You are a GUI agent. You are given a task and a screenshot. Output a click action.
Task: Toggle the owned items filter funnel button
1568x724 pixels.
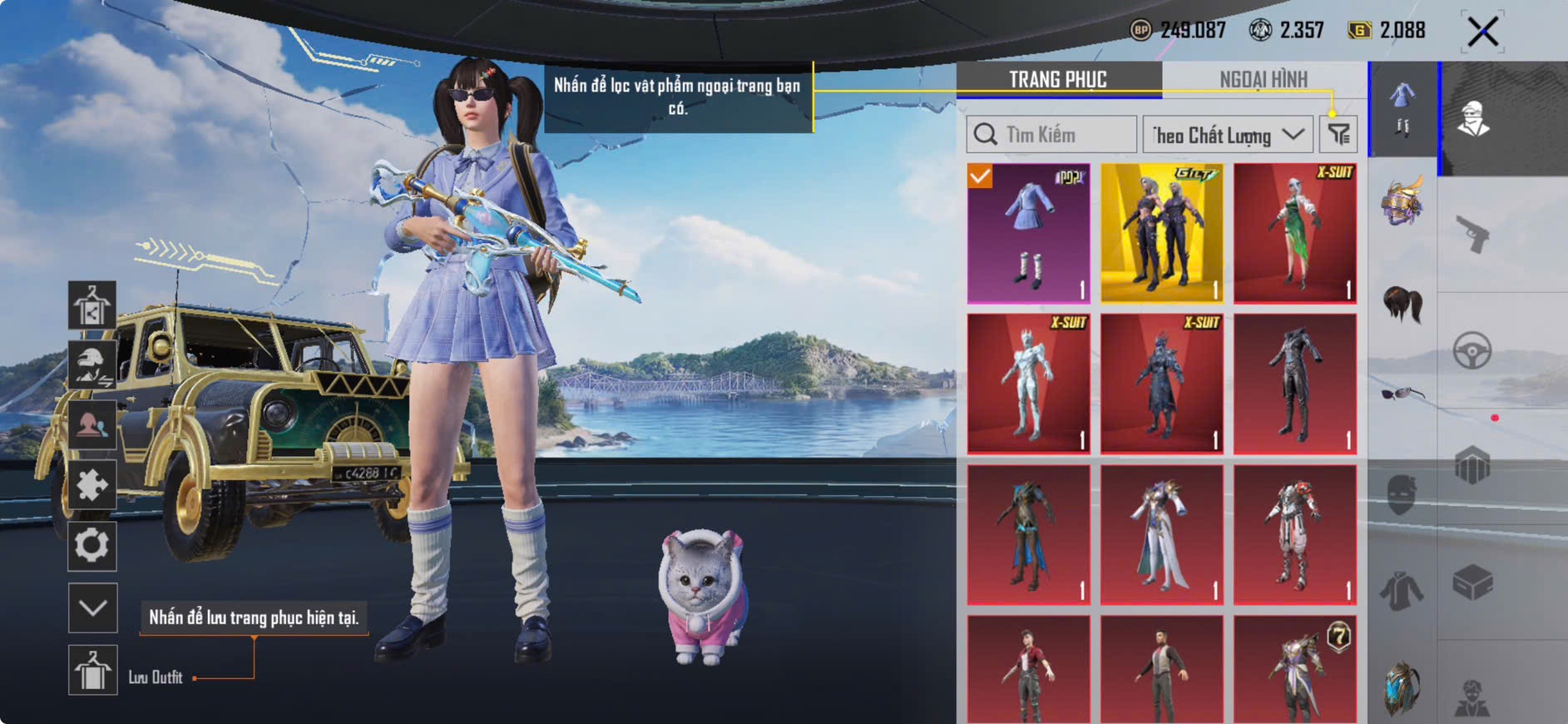(x=1338, y=135)
